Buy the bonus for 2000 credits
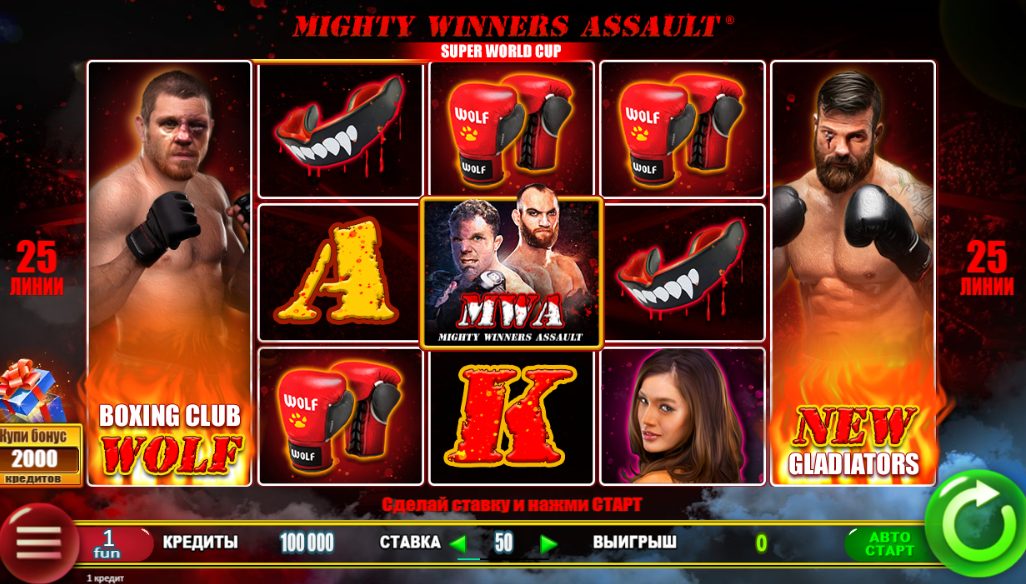The height and width of the screenshot is (584, 1026). pos(40,450)
